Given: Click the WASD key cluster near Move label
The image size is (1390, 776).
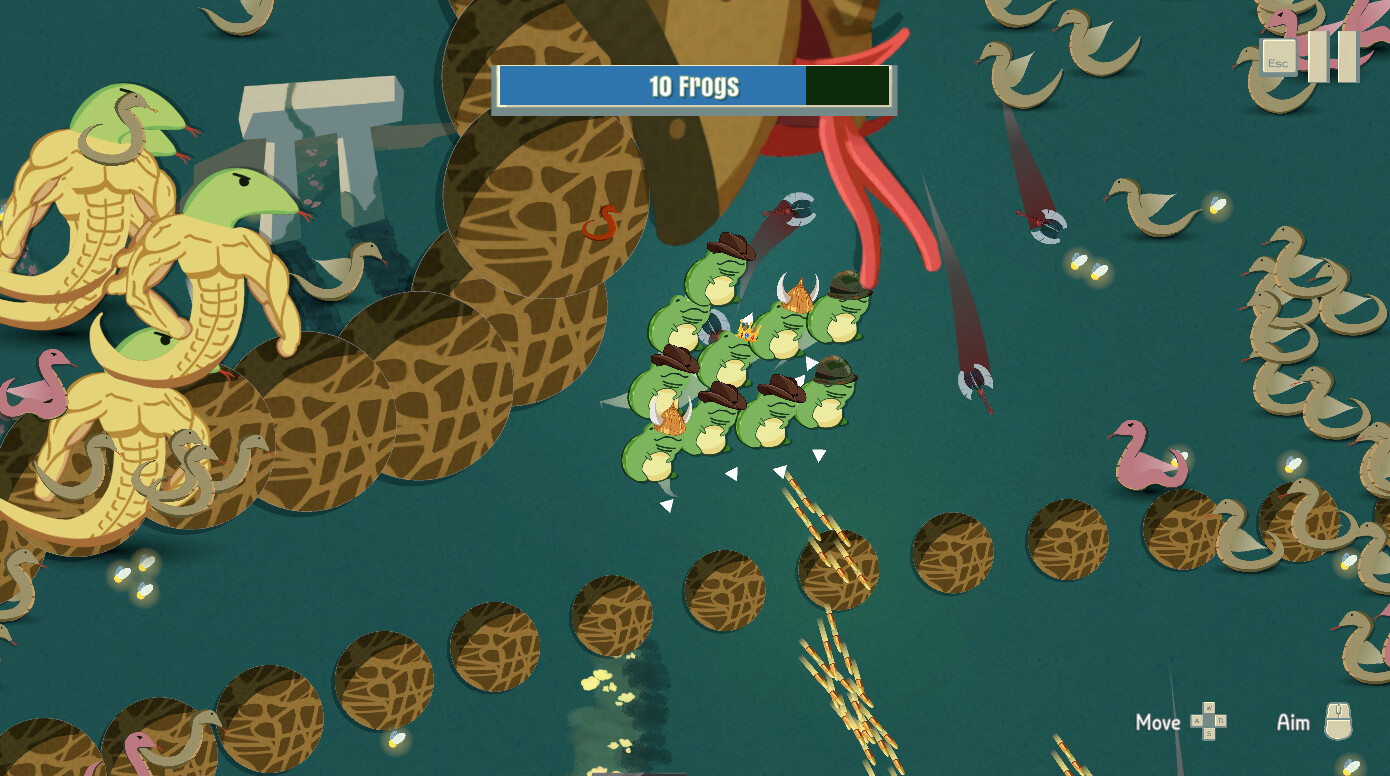Looking at the screenshot, I should point(1209,721).
